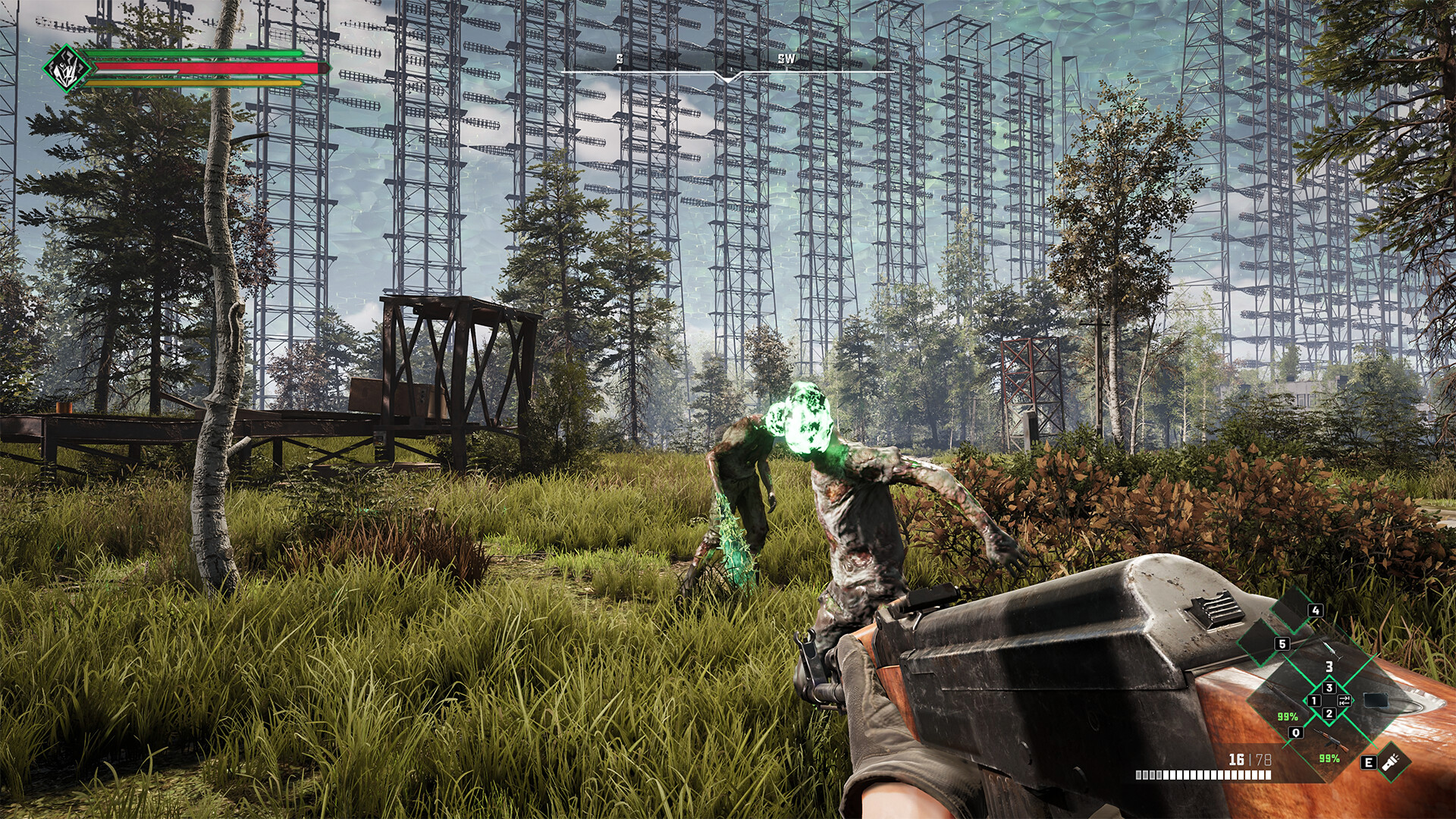The width and height of the screenshot is (1456, 819).
Task: Click the 16|78 ammo counter
Action: pyautogui.click(x=1250, y=759)
